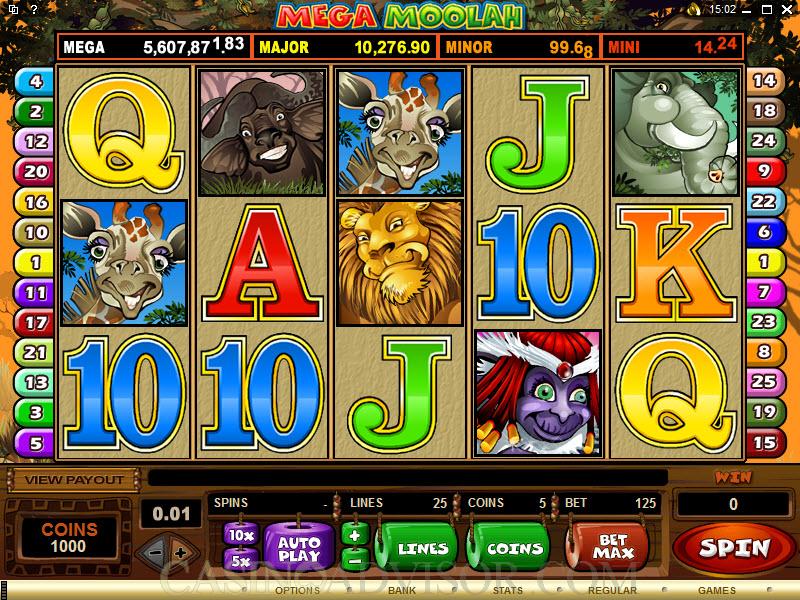Screen dimensions: 800x600
Task: Raise coin size with the plus arrow
Action: (x=180, y=552)
